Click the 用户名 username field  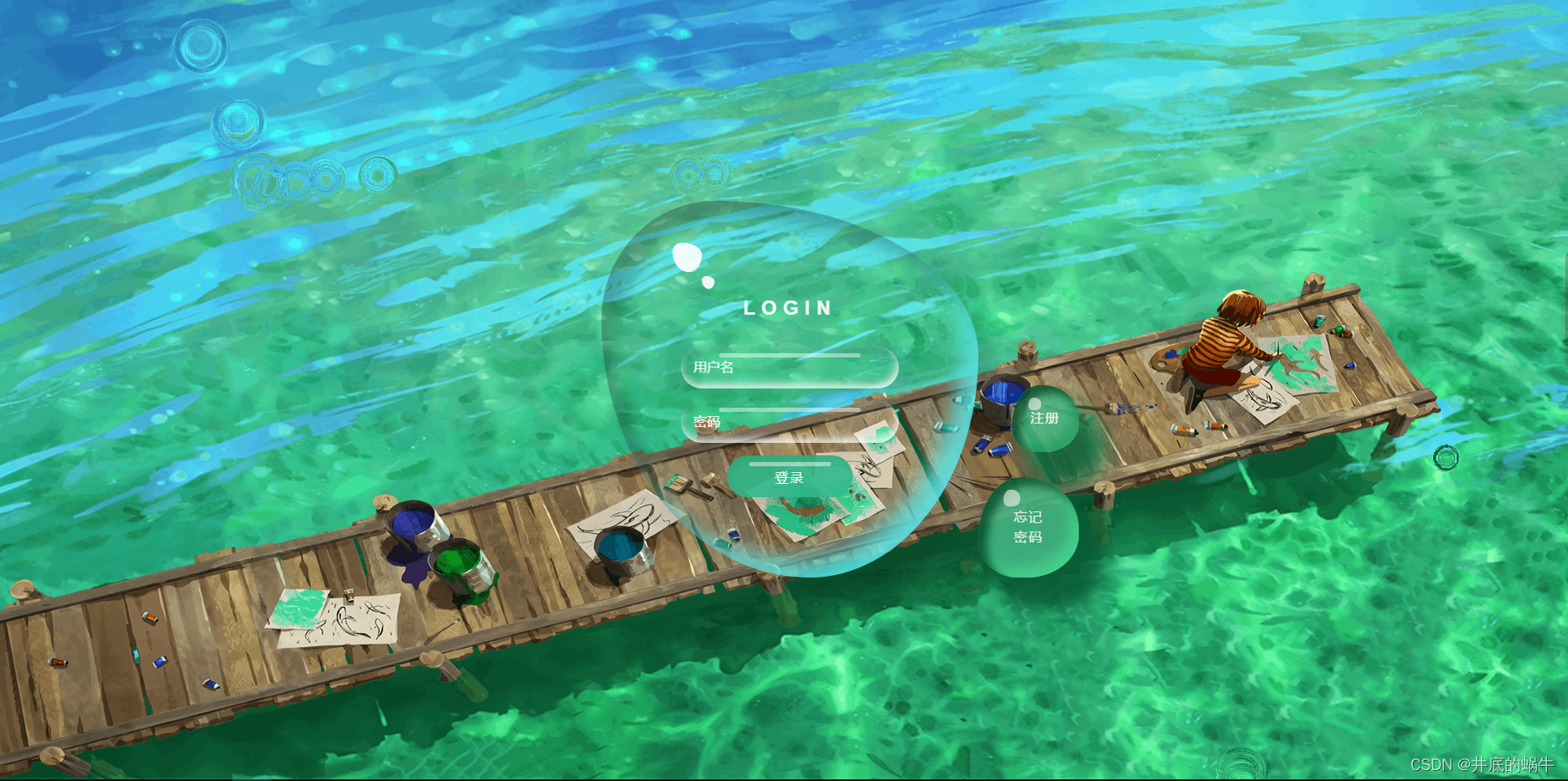pos(790,367)
